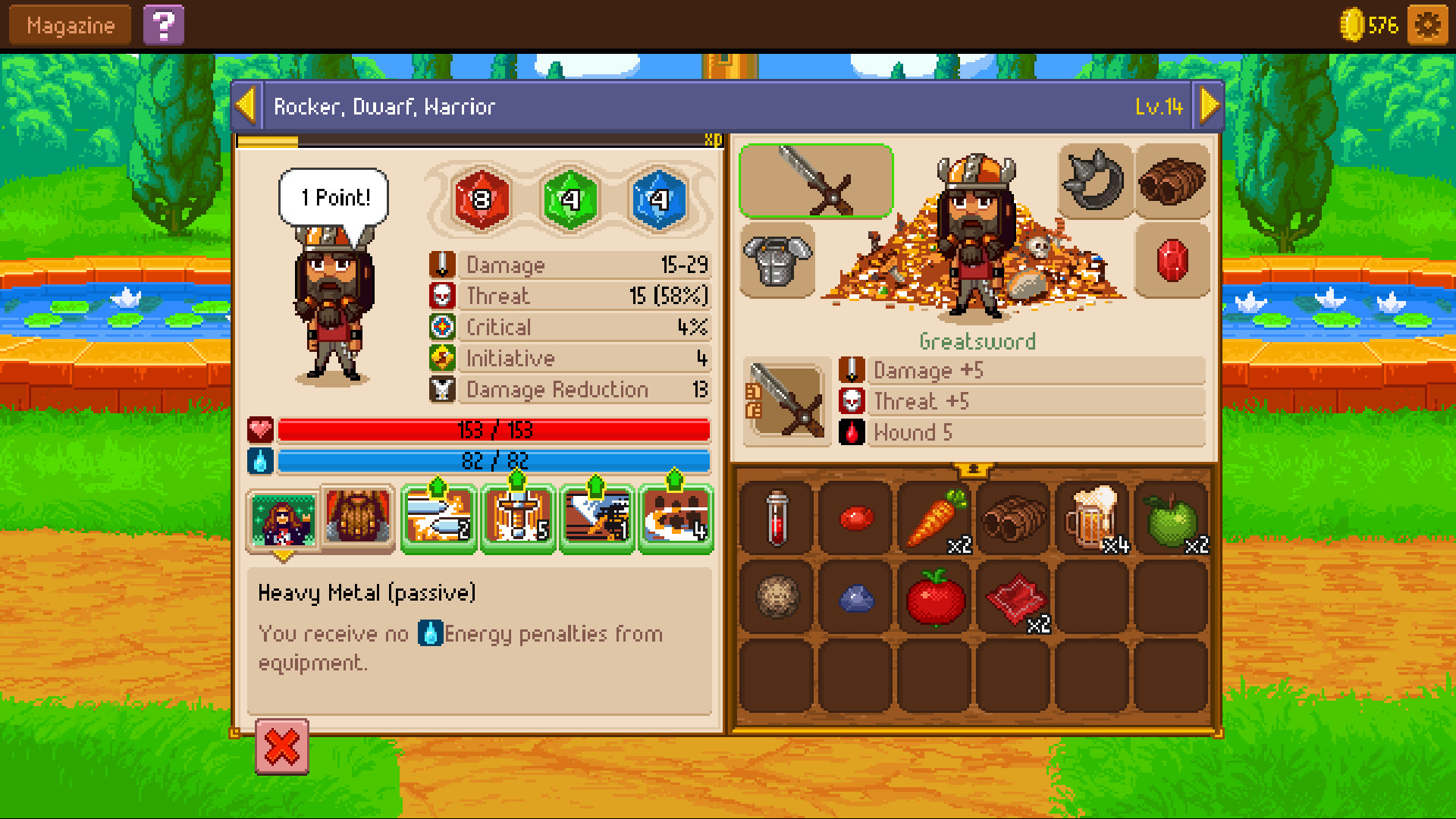The image size is (1456, 819).
Task: Click the helmet equipment slot
Action: [x=1092, y=180]
